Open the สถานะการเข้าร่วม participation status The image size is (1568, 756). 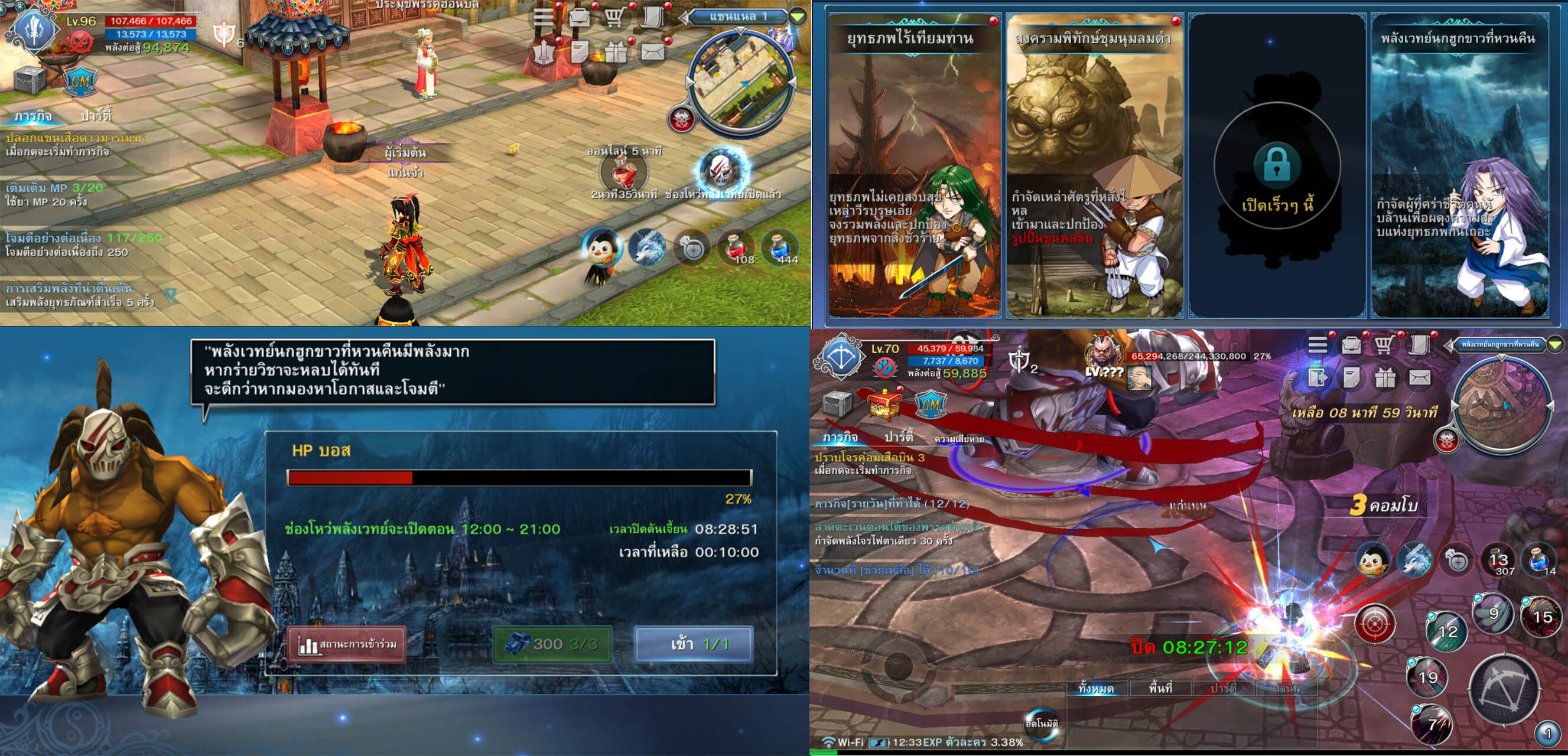point(347,644)
